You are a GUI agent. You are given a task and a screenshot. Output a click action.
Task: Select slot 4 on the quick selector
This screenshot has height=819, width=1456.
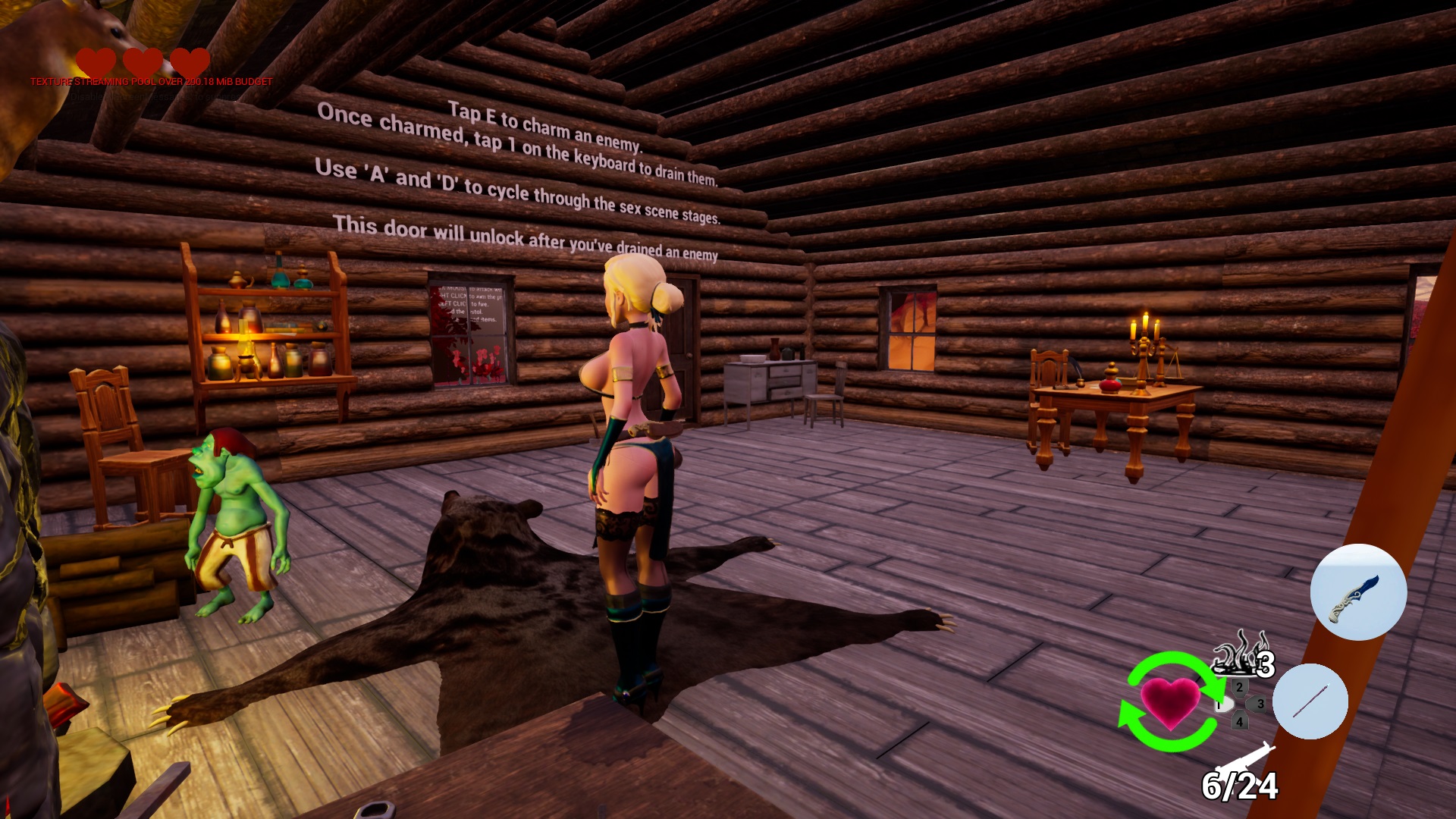pos(1239,721)
